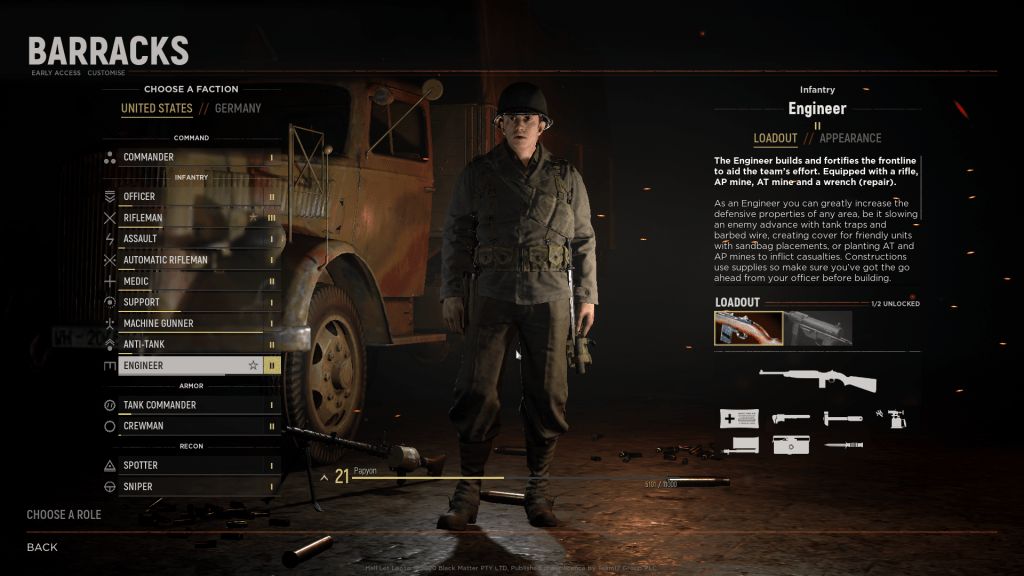Select the second locked loadout thumbnail
The width and height of the screenshot is (1024, 576).
coord(818,328)
